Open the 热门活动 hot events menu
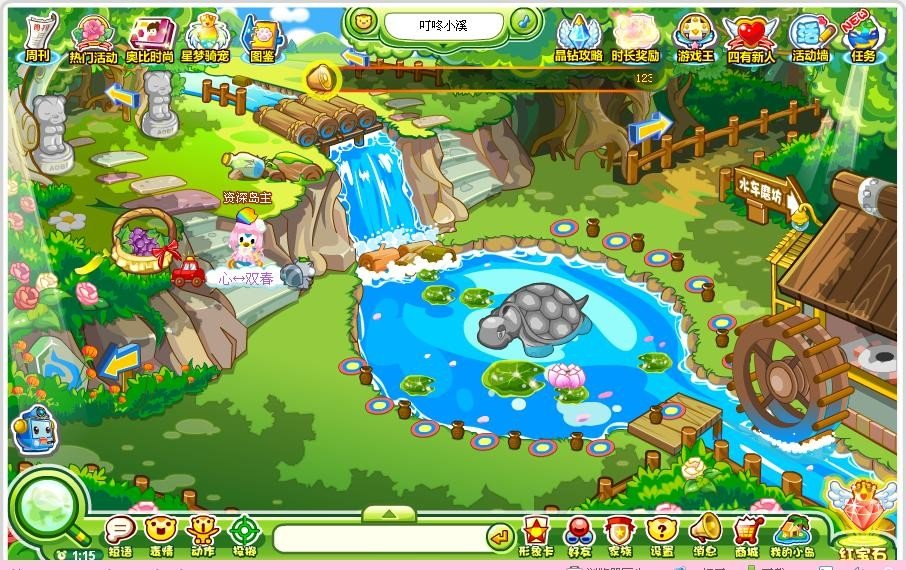 click(x=92, y=38)
